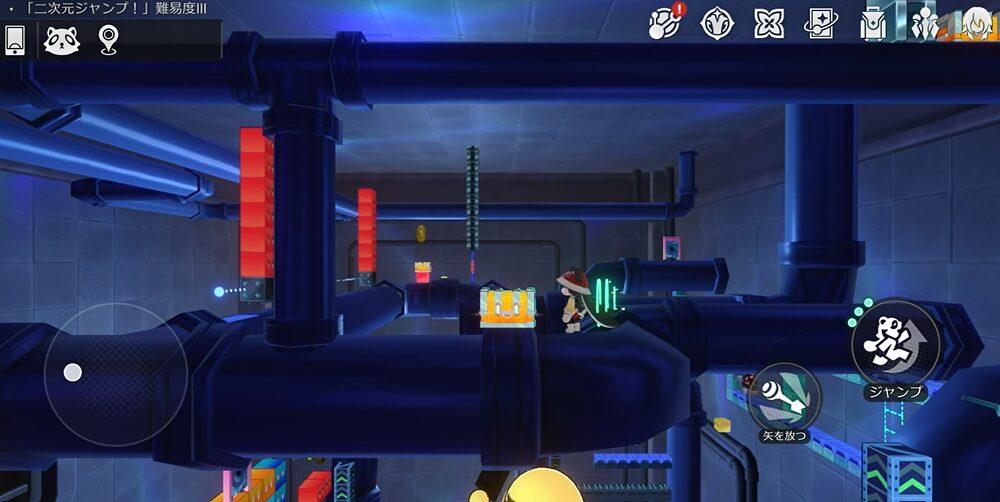
Task: Open the map location pin icon
Action: (108, 40)
